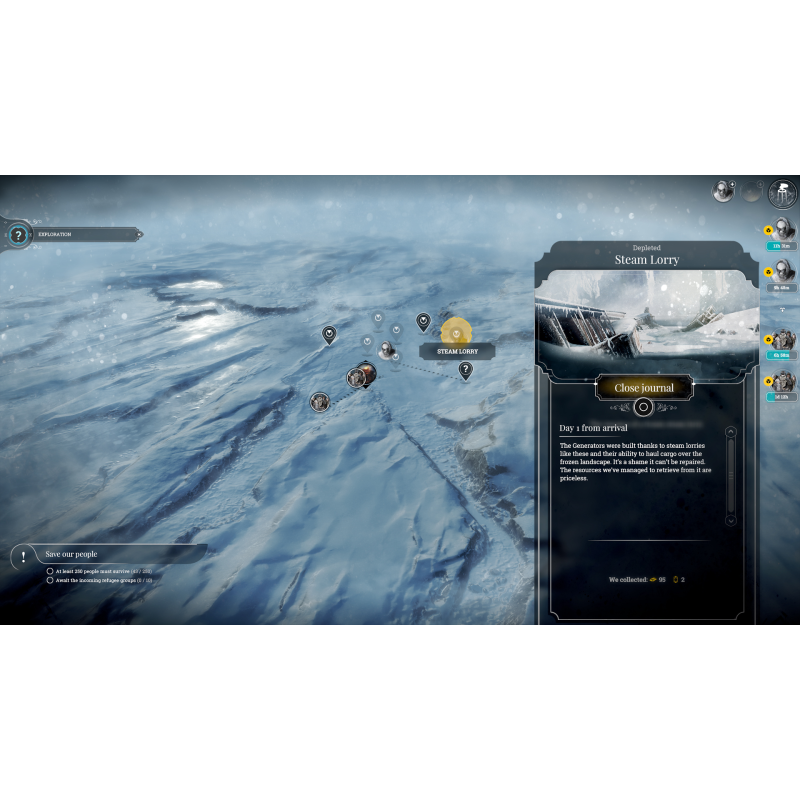Select the top scout portrait in the side list

pos(783,229)
